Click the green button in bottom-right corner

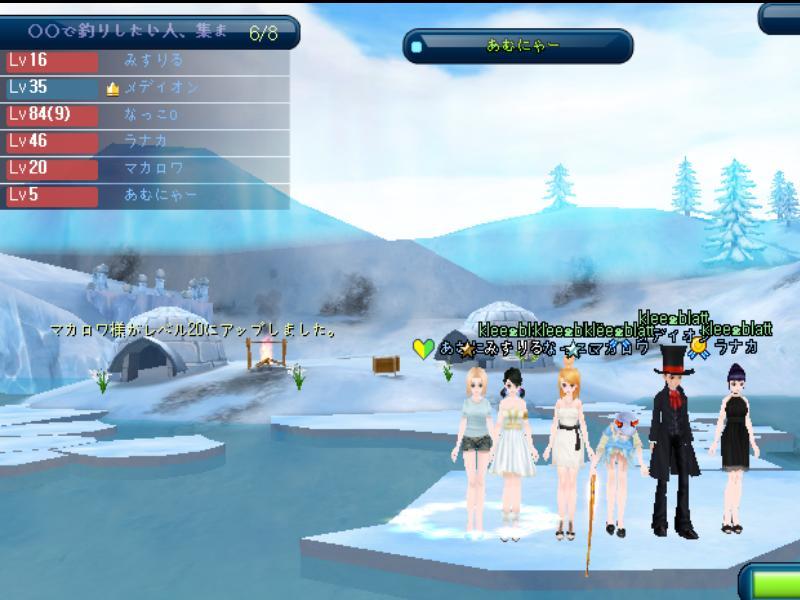click(x=772, y=584)
